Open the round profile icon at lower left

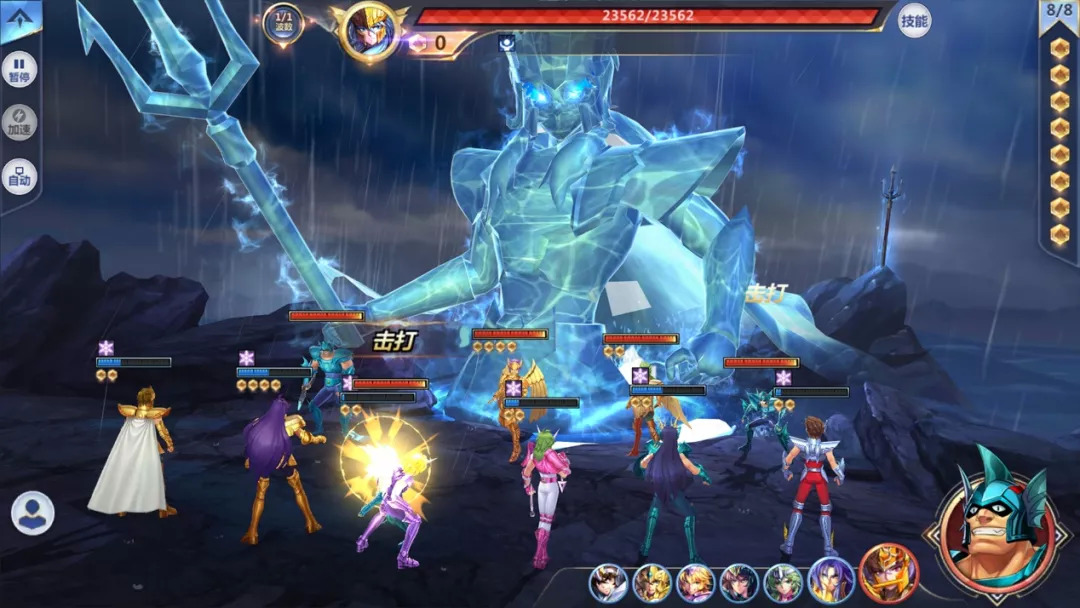[33, 513]
